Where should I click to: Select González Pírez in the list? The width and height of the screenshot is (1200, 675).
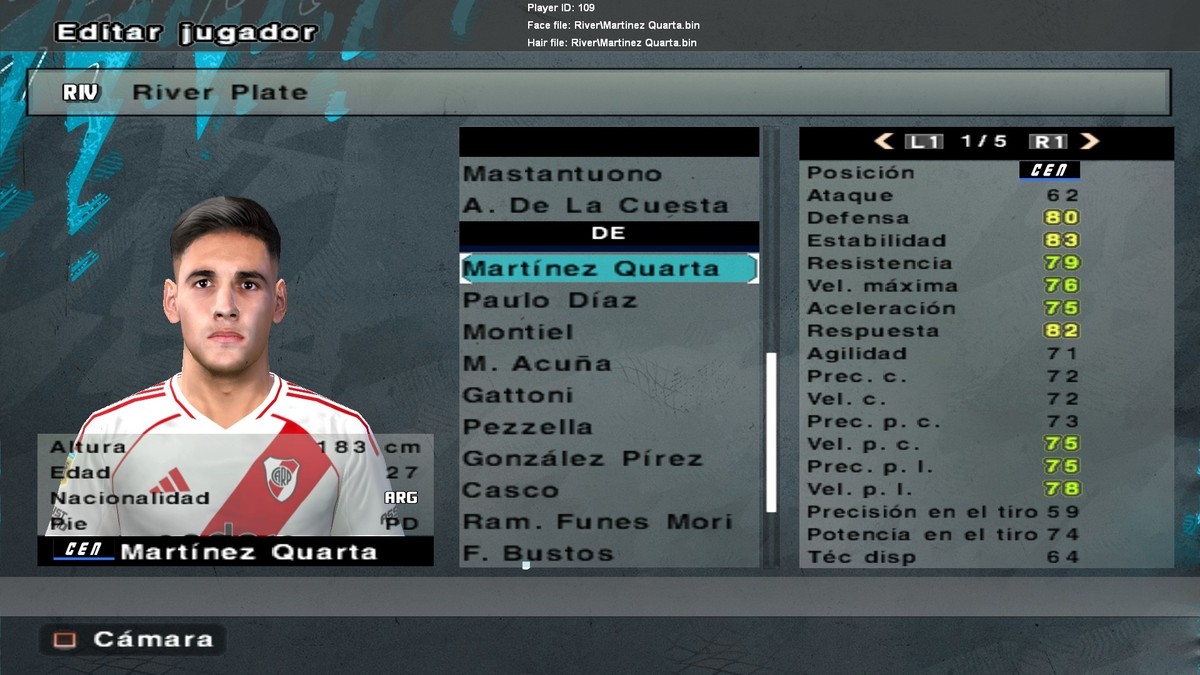click(x=583, y=459)
